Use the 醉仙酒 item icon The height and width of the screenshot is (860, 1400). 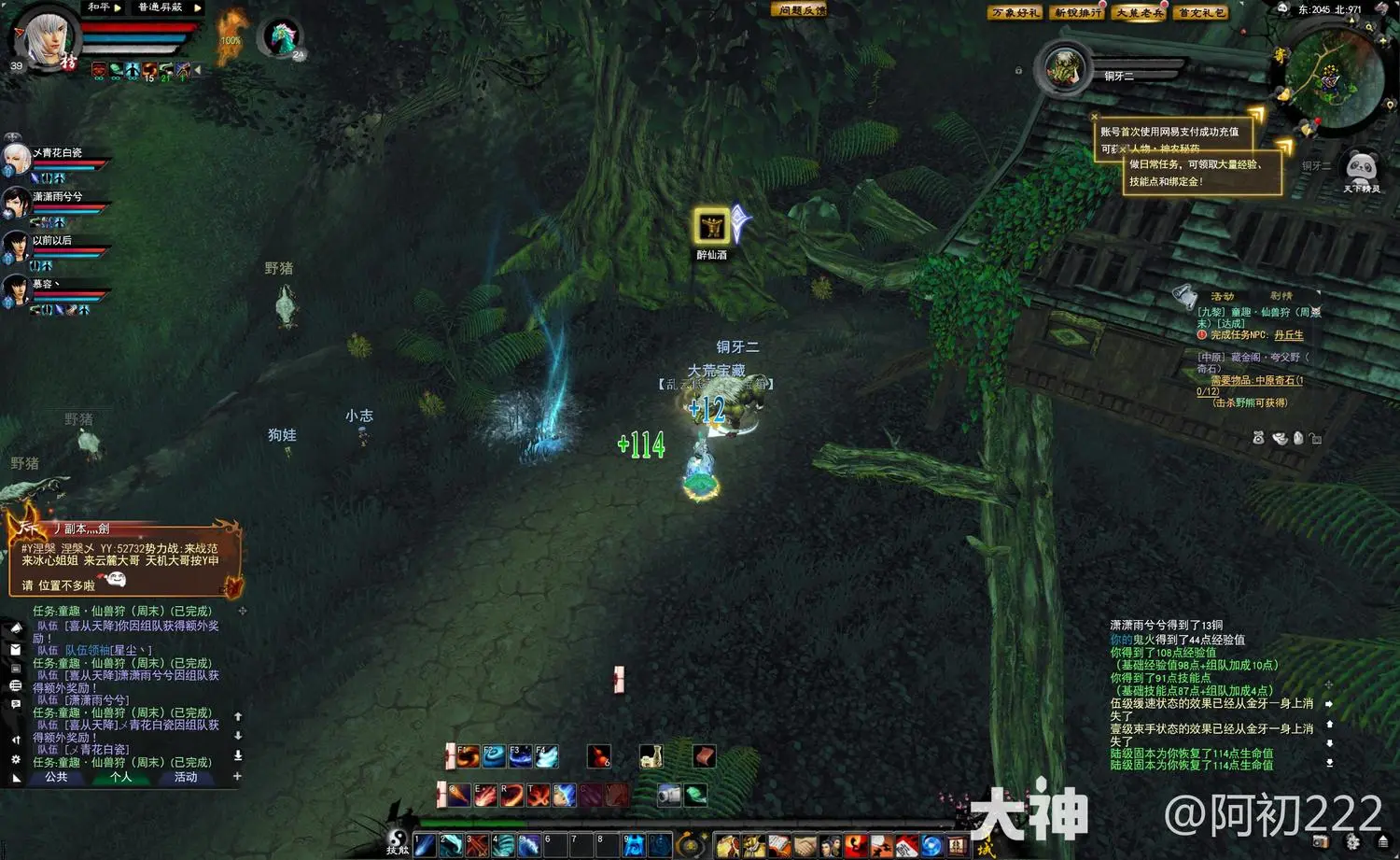coord(711,227)
